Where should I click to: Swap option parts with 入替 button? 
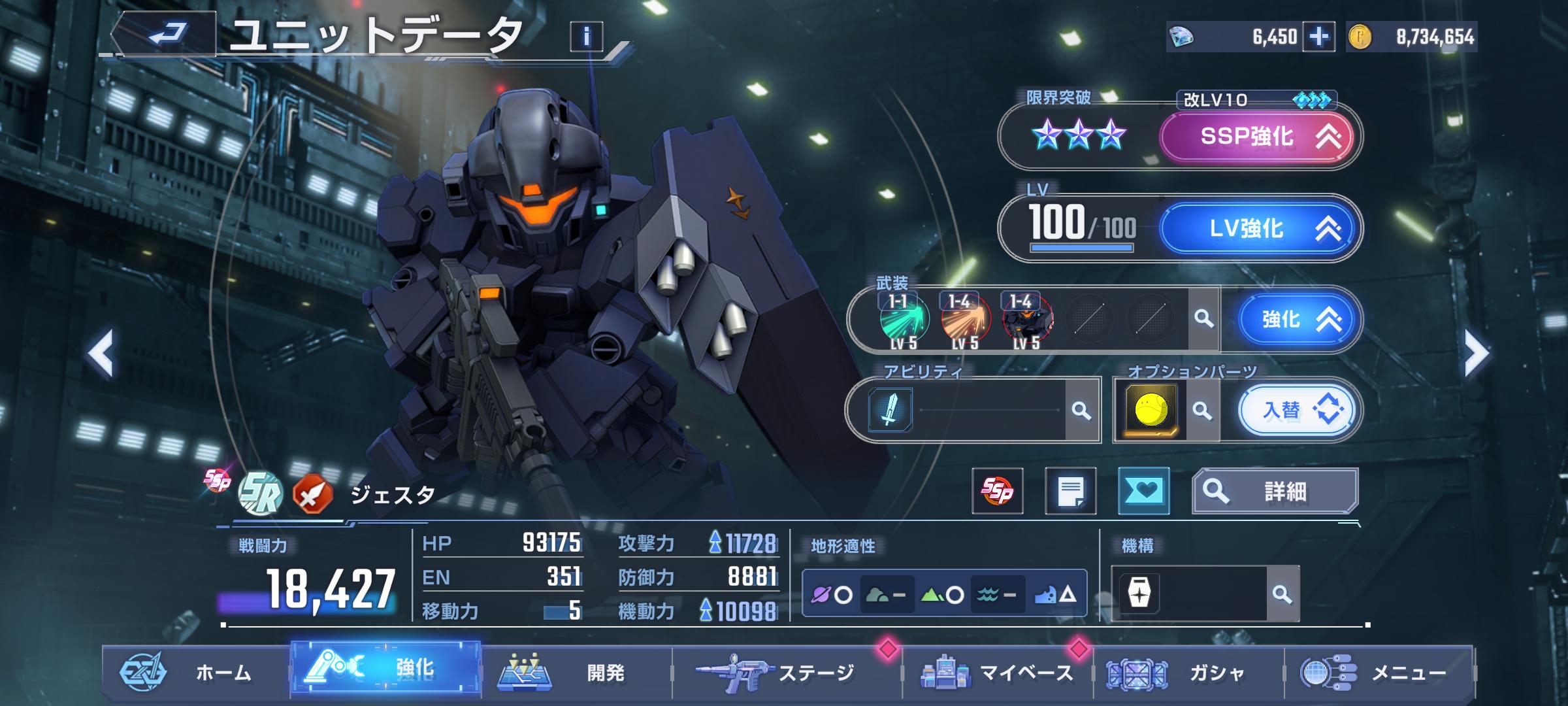tap(1297, 411)
